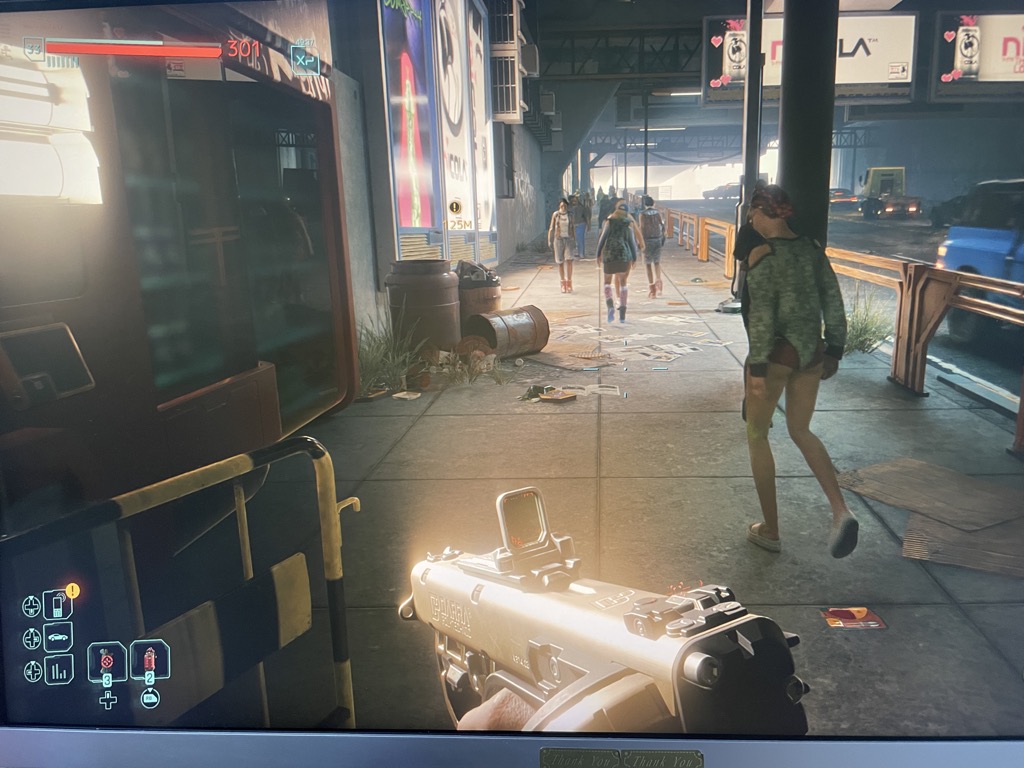Open the radio bars icon
1024x768 pixels.
tap(58, 669)
